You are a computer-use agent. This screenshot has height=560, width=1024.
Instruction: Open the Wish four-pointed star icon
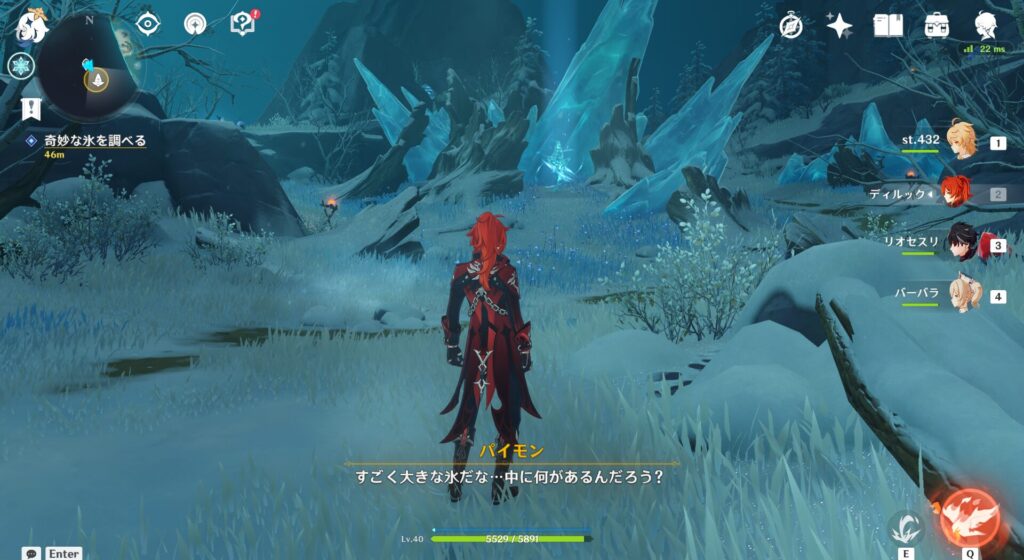pyautogui.click(x=839, y=26)
